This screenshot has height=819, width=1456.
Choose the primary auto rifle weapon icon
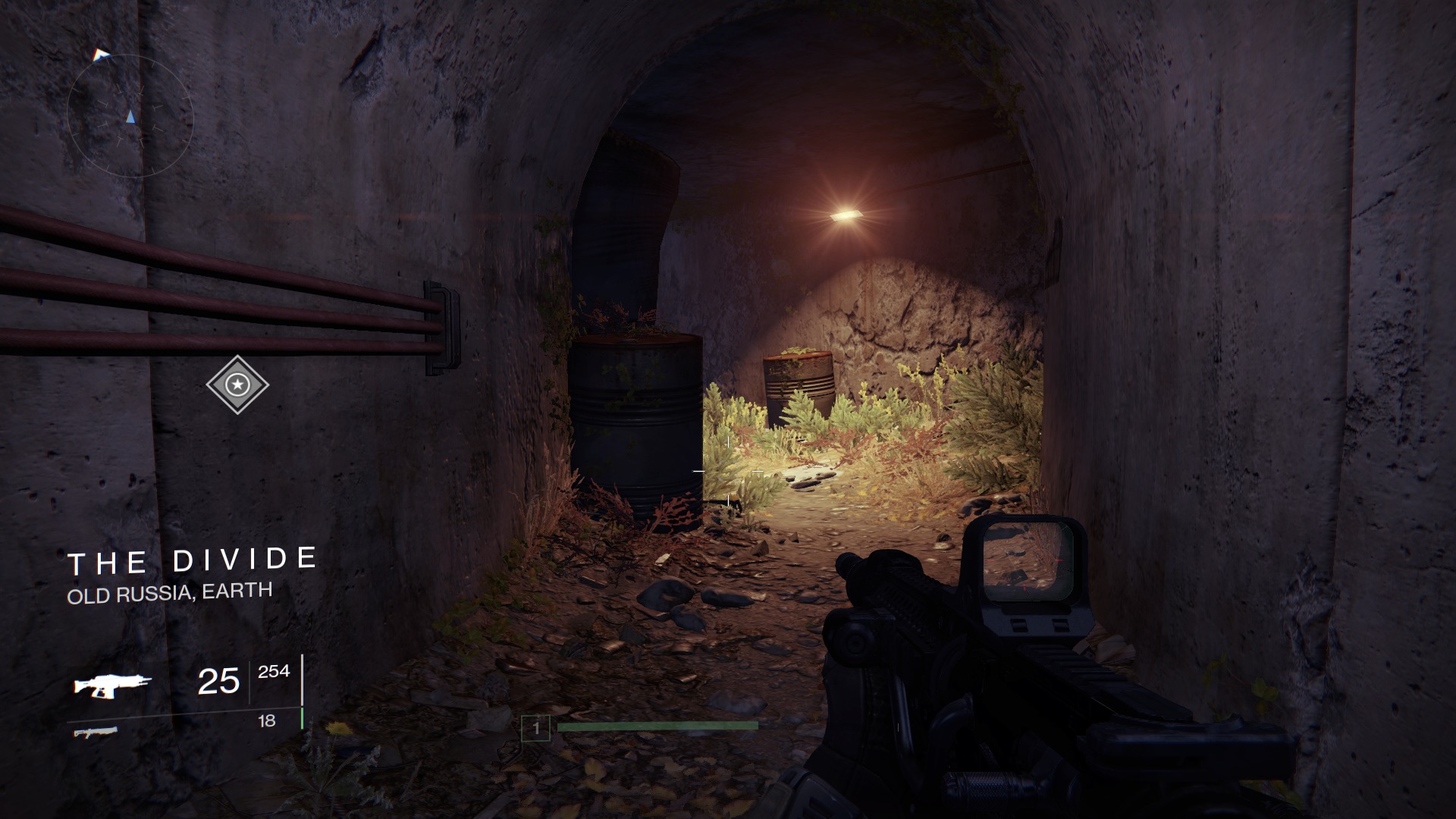coord(112,685)
